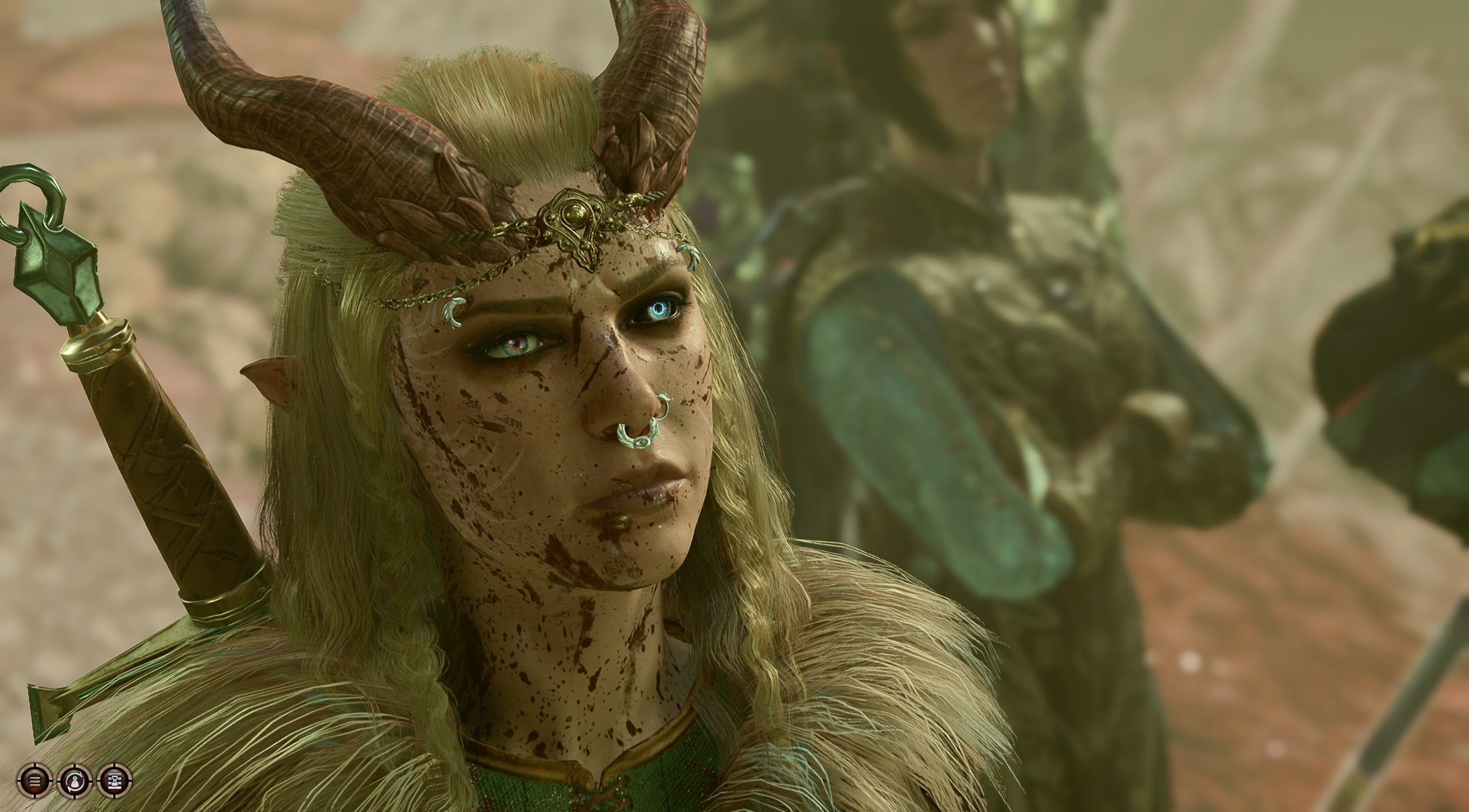The height and width of the screenshot is (812, 1469).
Task: Click the character swap circular-arrows icon
Action: pyautogui.click(x=74, y=780)
